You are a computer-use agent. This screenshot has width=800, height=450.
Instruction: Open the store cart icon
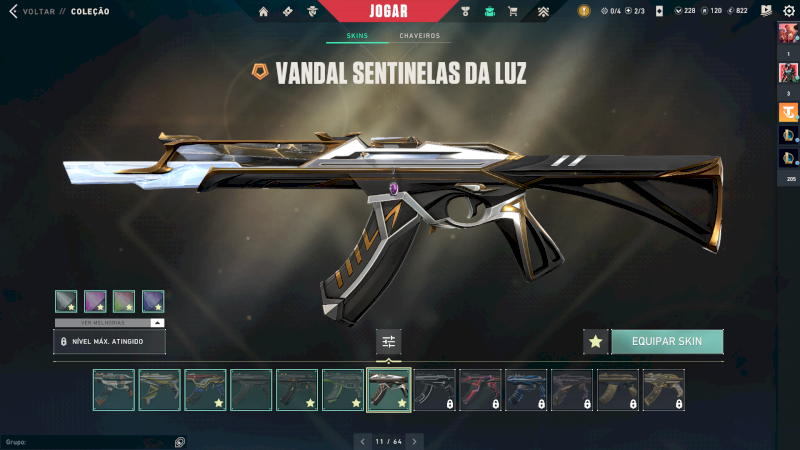(x=513, y=12)
